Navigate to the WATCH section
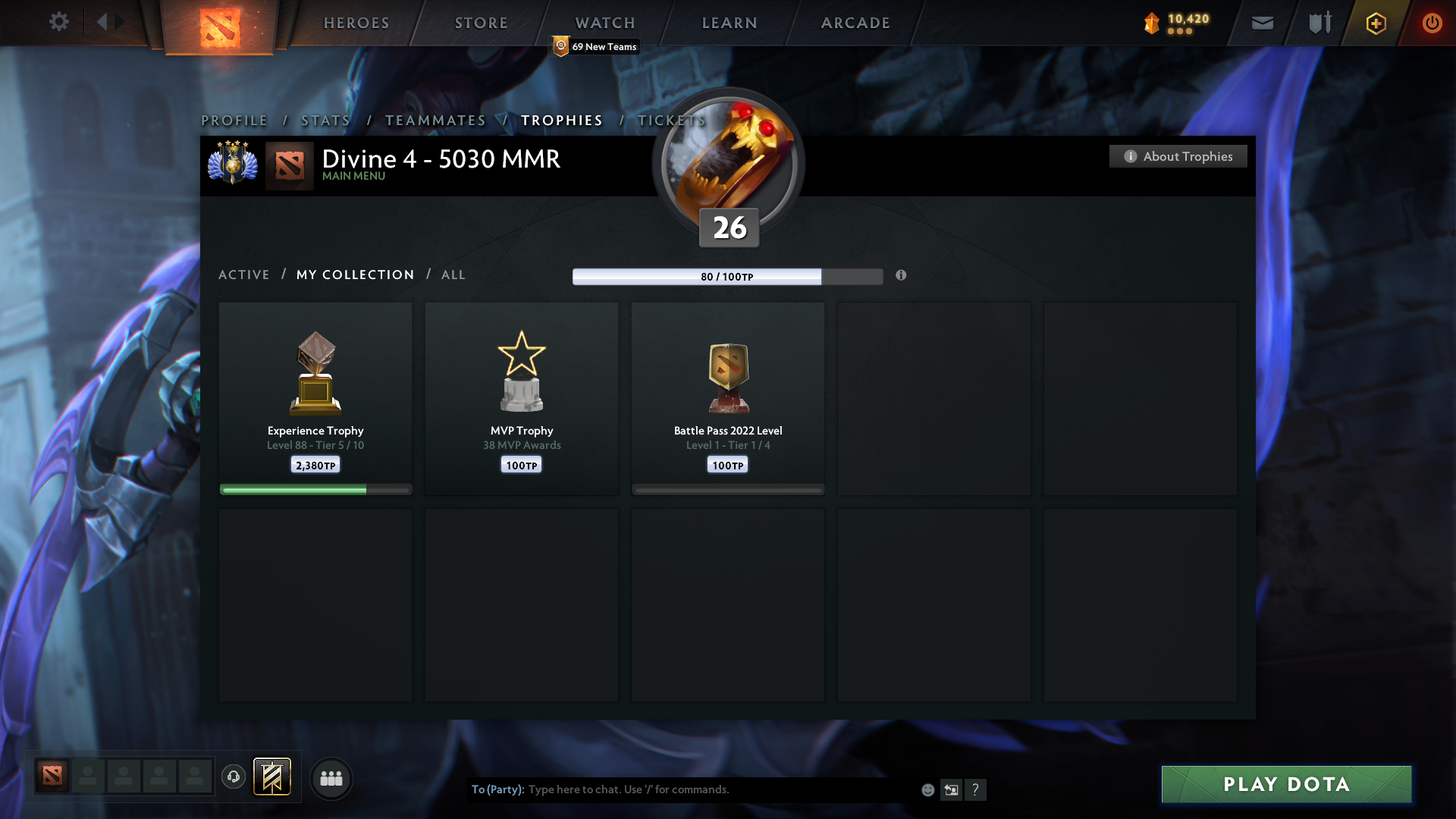Screen dimensions: 1456x819 point(604,23)
